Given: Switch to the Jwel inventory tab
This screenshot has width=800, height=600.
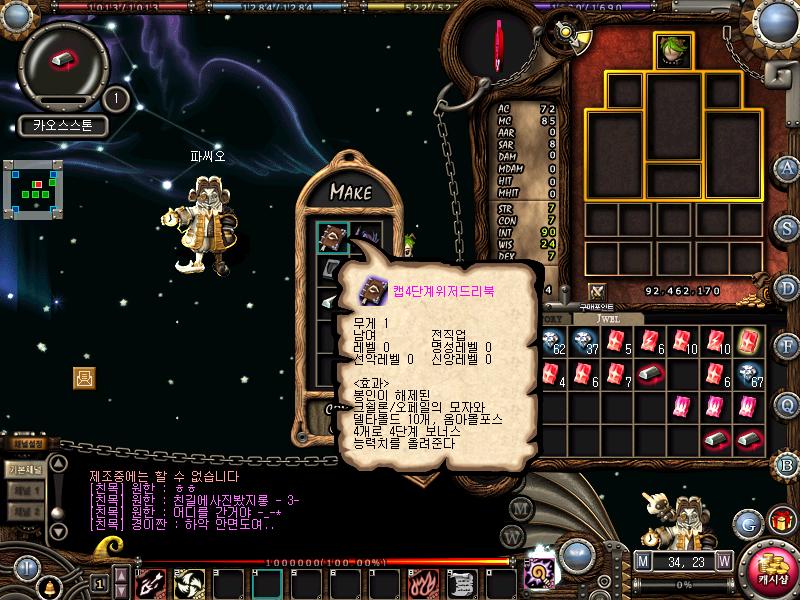Looking at the screenshot, I should [610, 319].
